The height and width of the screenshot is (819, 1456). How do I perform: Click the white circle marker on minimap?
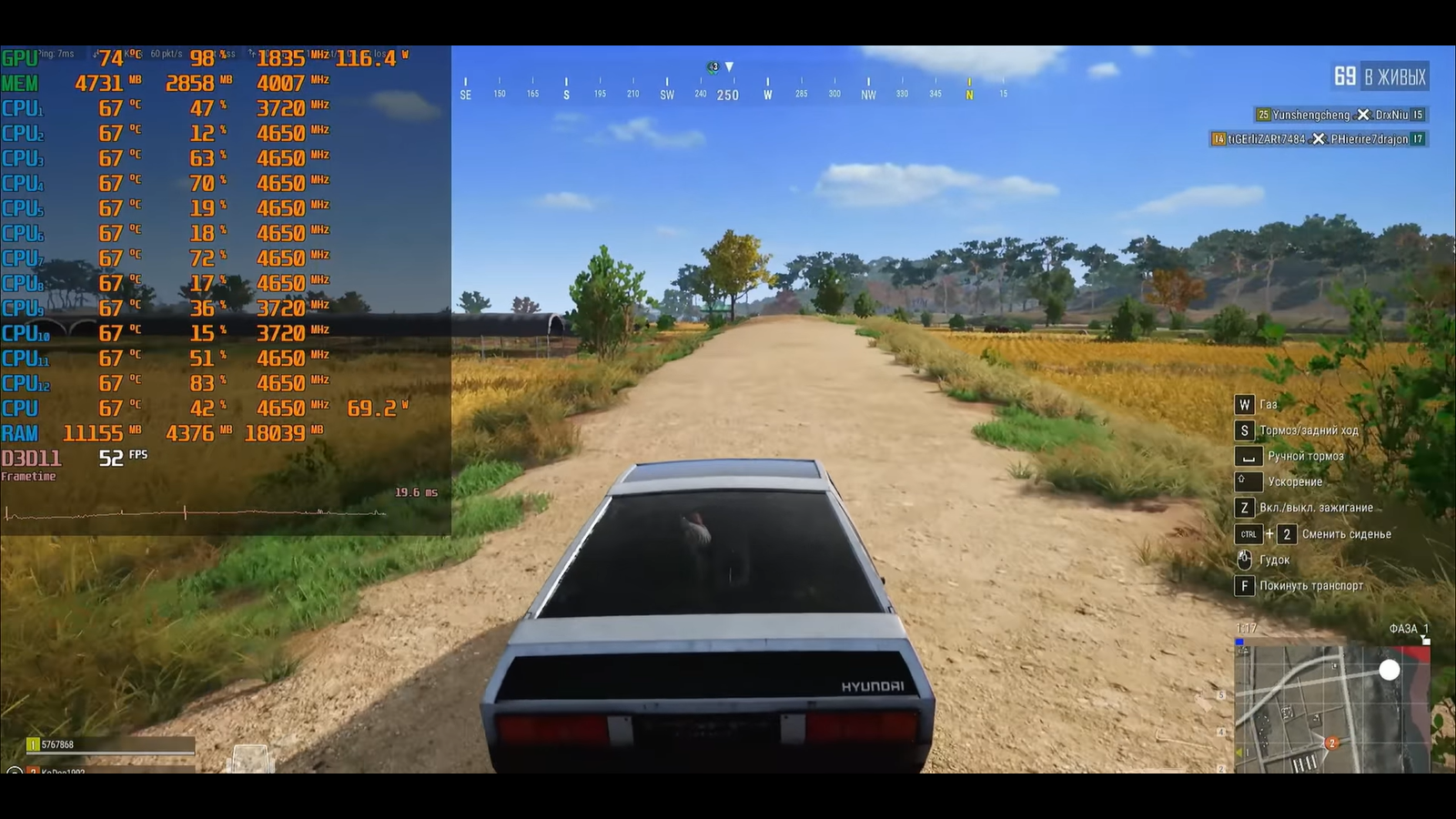point(1389,671)
